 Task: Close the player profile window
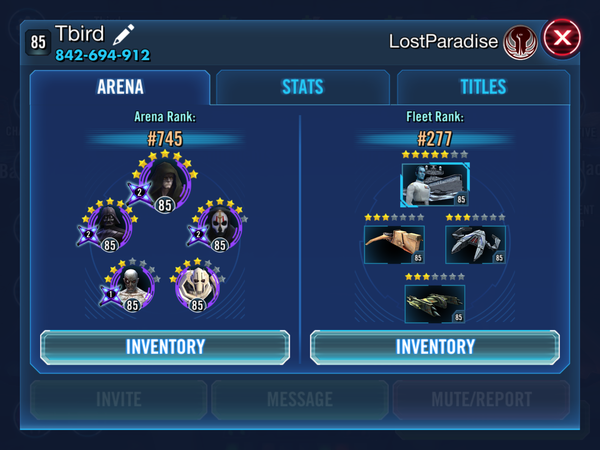562,39
